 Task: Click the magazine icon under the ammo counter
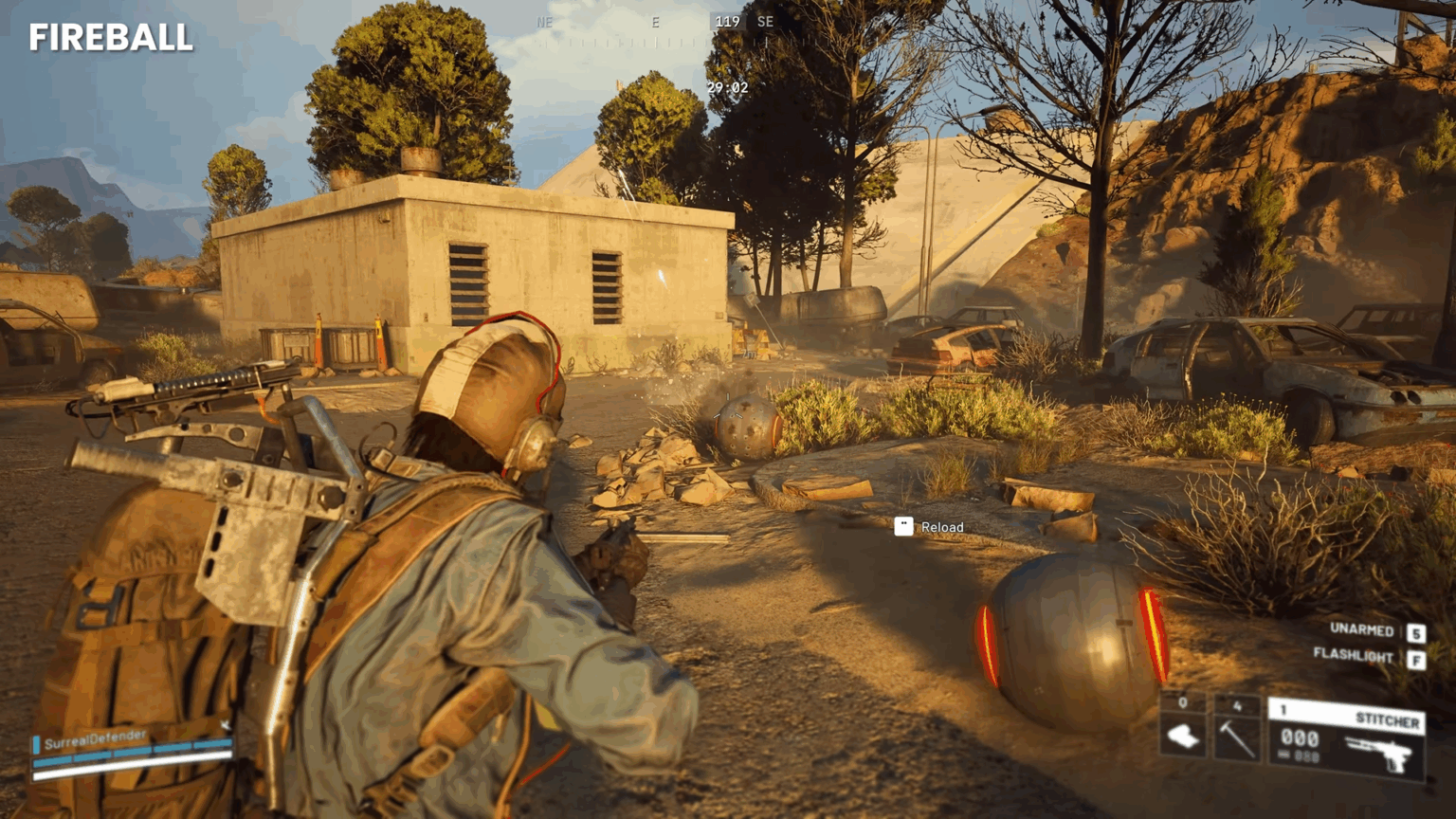[x=1284, y=754]
